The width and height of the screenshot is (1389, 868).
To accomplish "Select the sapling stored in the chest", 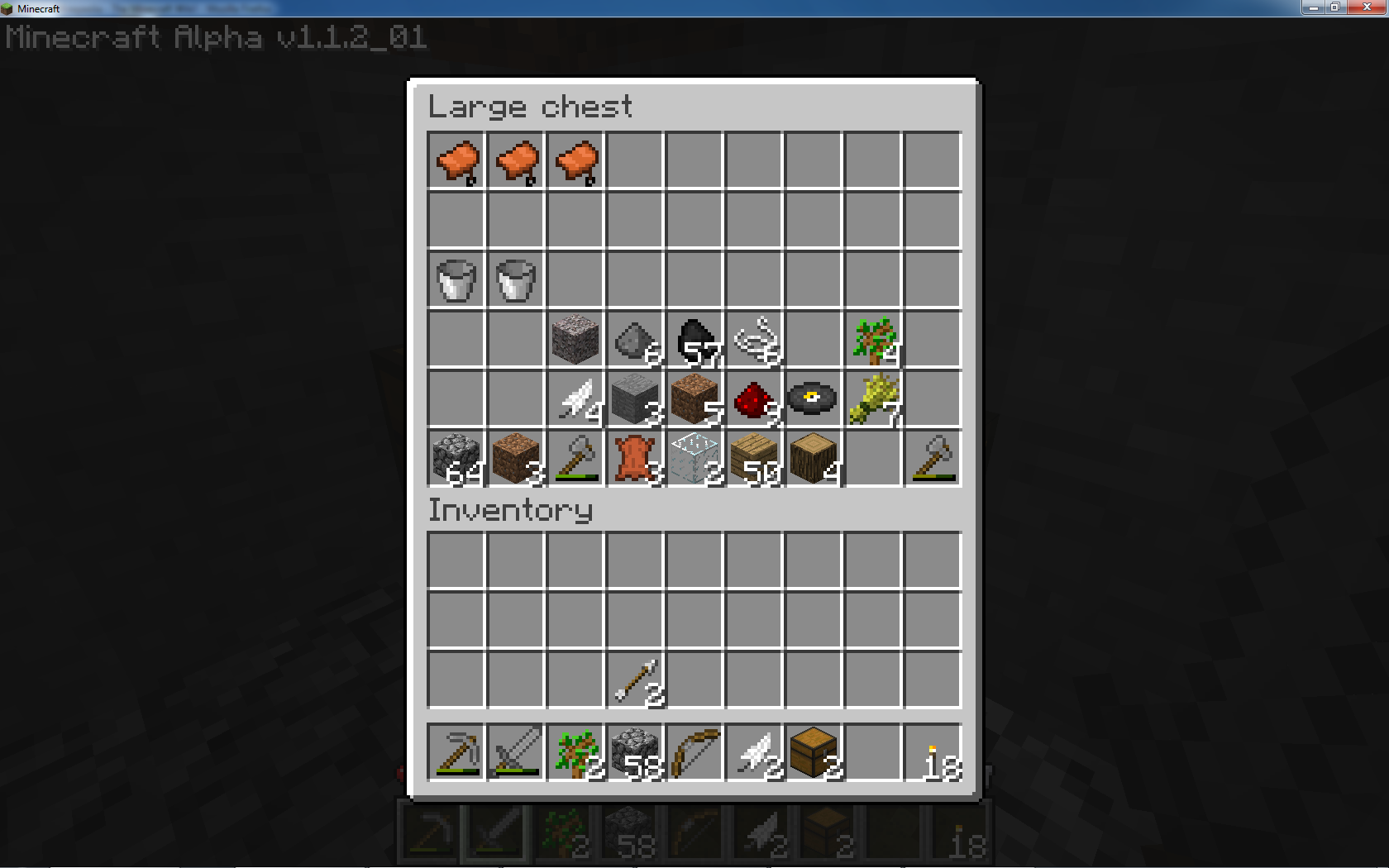I will point(873,340).
